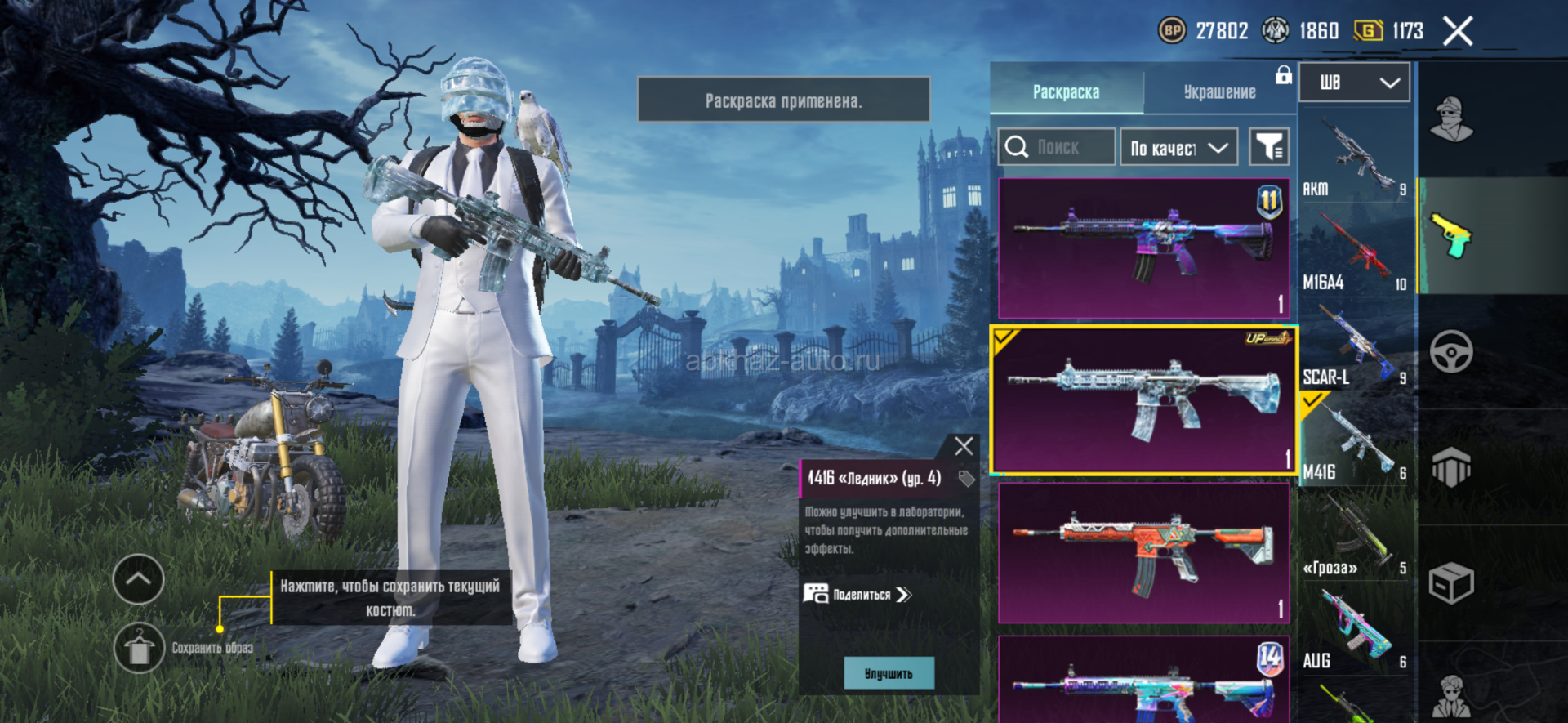
Task: Open the Украшение tab
Action: 1219,92
